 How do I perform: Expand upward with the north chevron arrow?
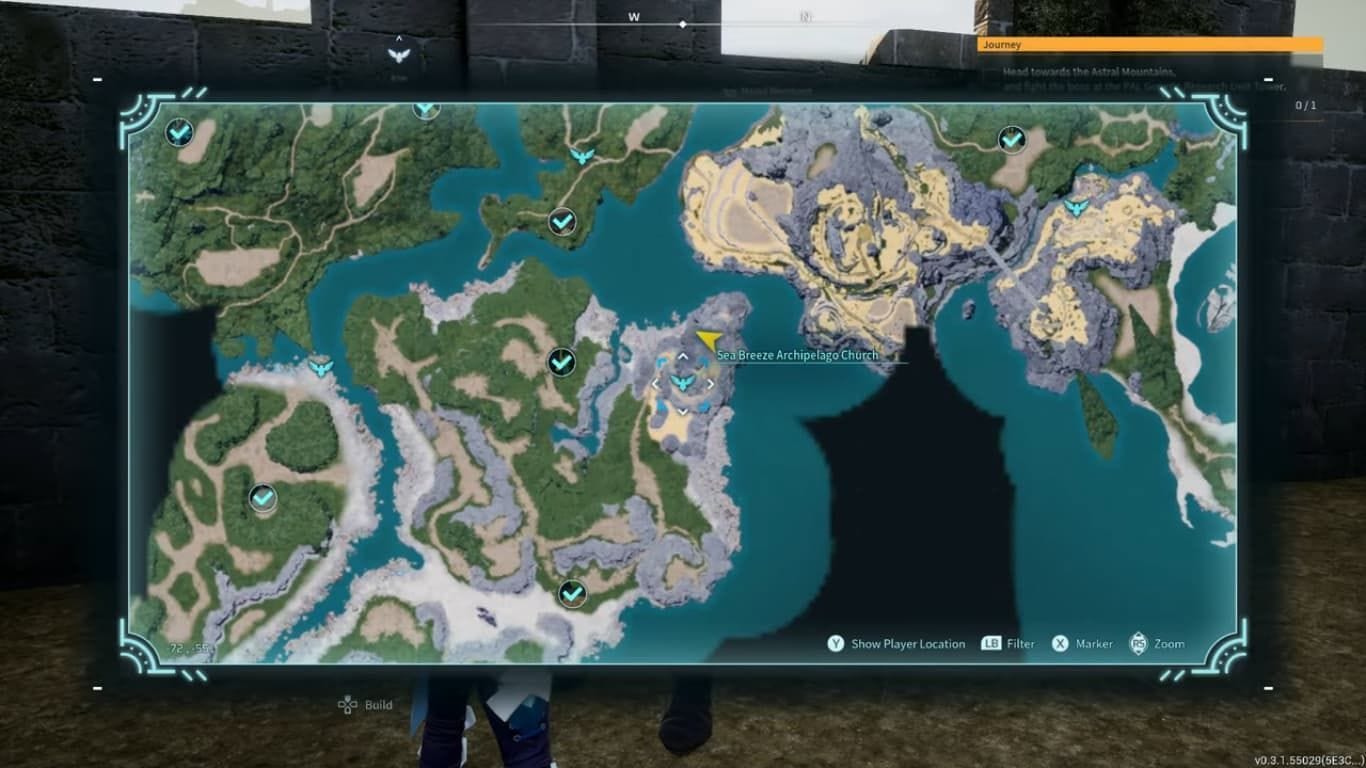coord(683,355)
